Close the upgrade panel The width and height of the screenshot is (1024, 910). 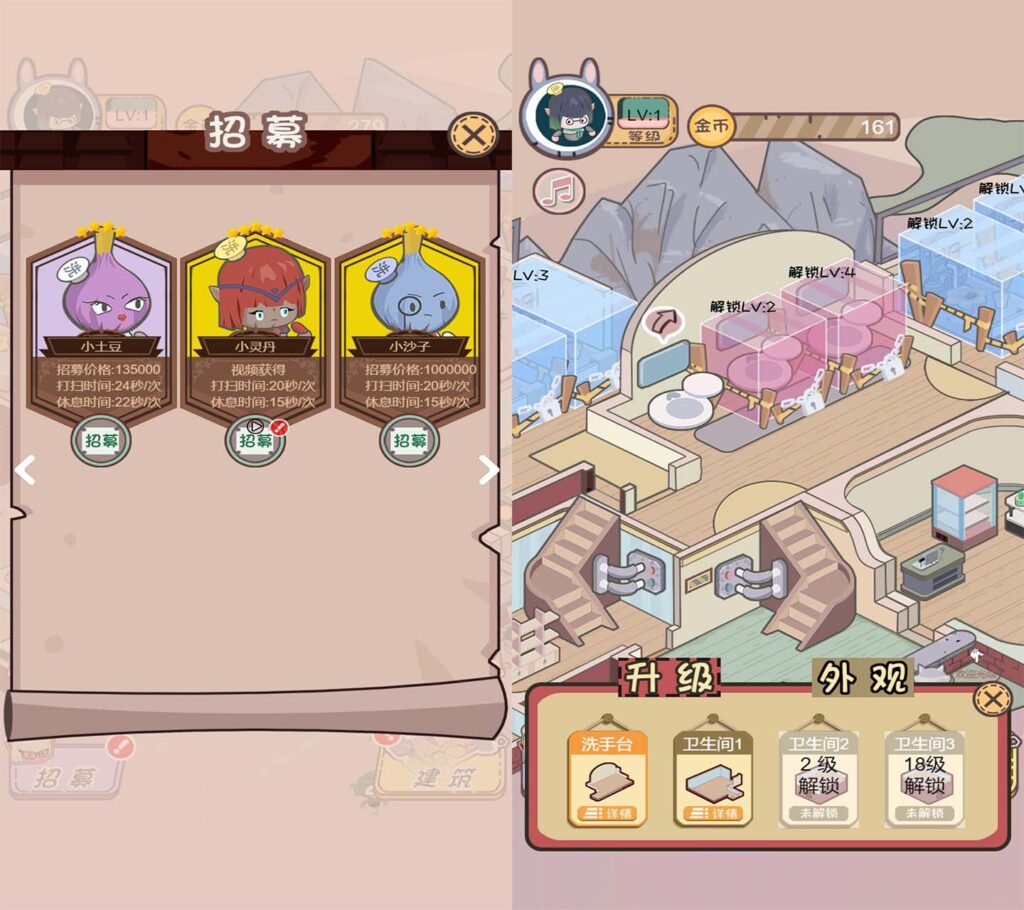point(991,699)
